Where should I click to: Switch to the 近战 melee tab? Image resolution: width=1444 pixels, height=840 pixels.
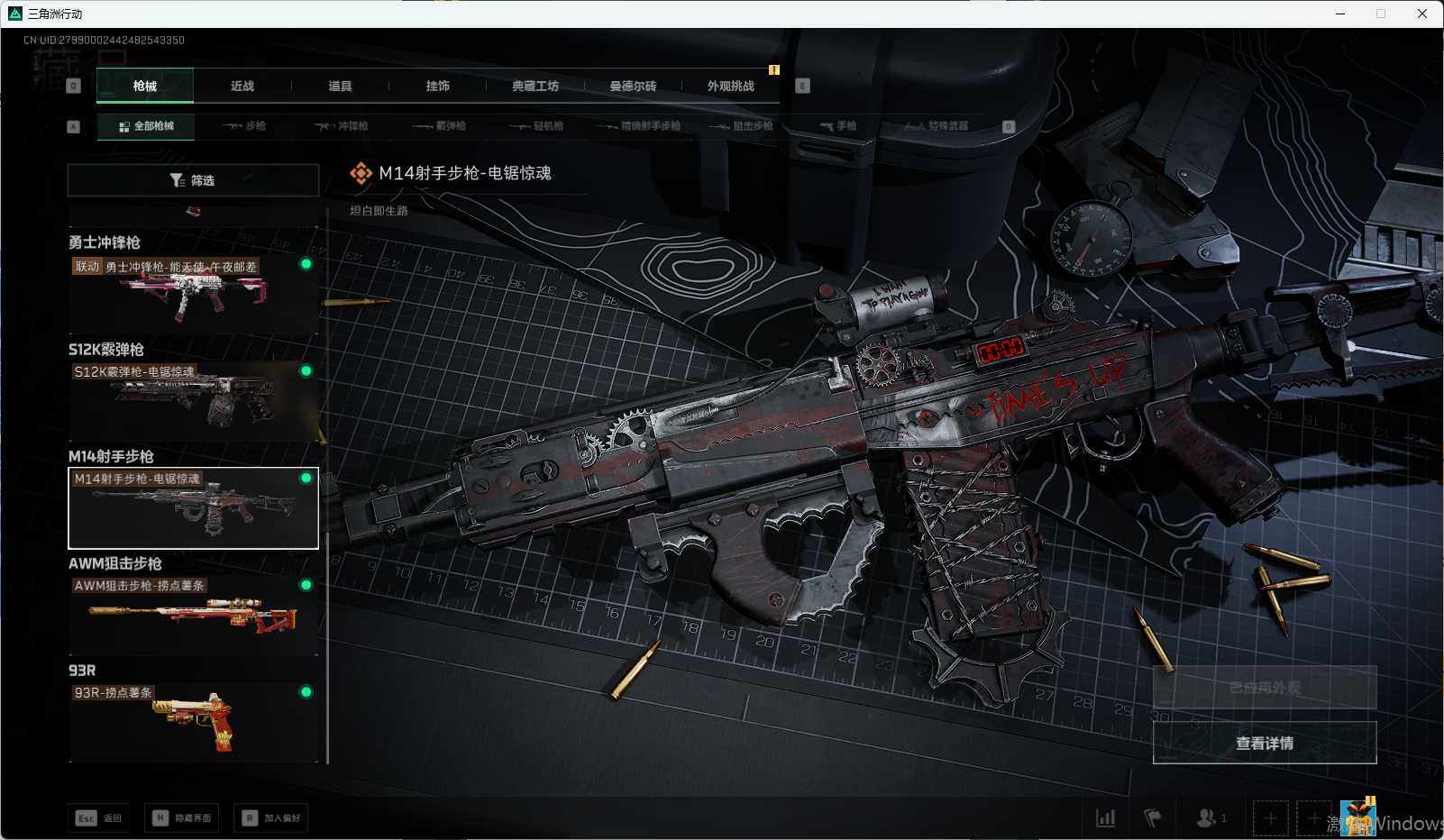tap(242, 87)
